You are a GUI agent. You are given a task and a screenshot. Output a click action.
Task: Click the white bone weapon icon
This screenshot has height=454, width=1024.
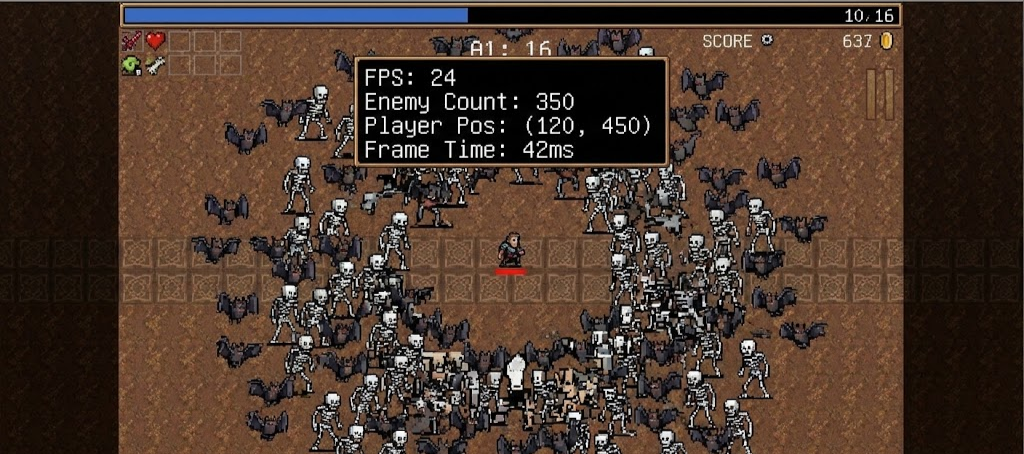156,65
